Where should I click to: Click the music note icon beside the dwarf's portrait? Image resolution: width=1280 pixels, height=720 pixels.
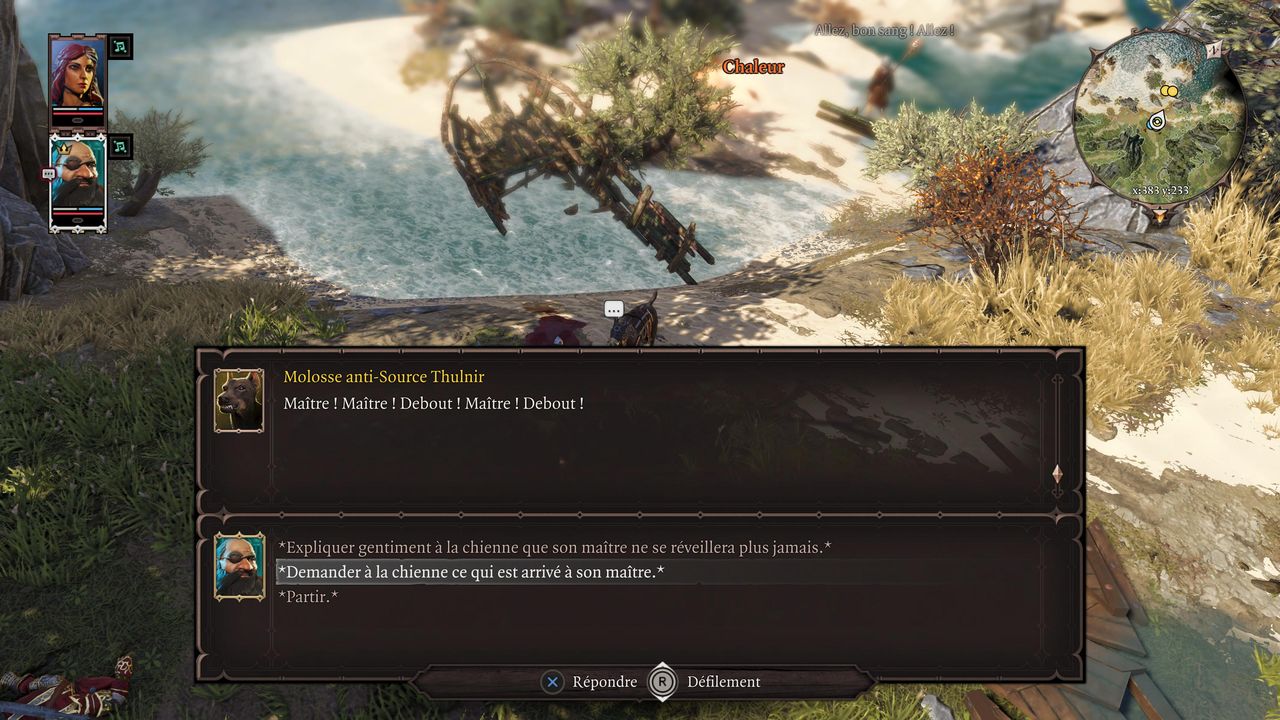point(120,147)
